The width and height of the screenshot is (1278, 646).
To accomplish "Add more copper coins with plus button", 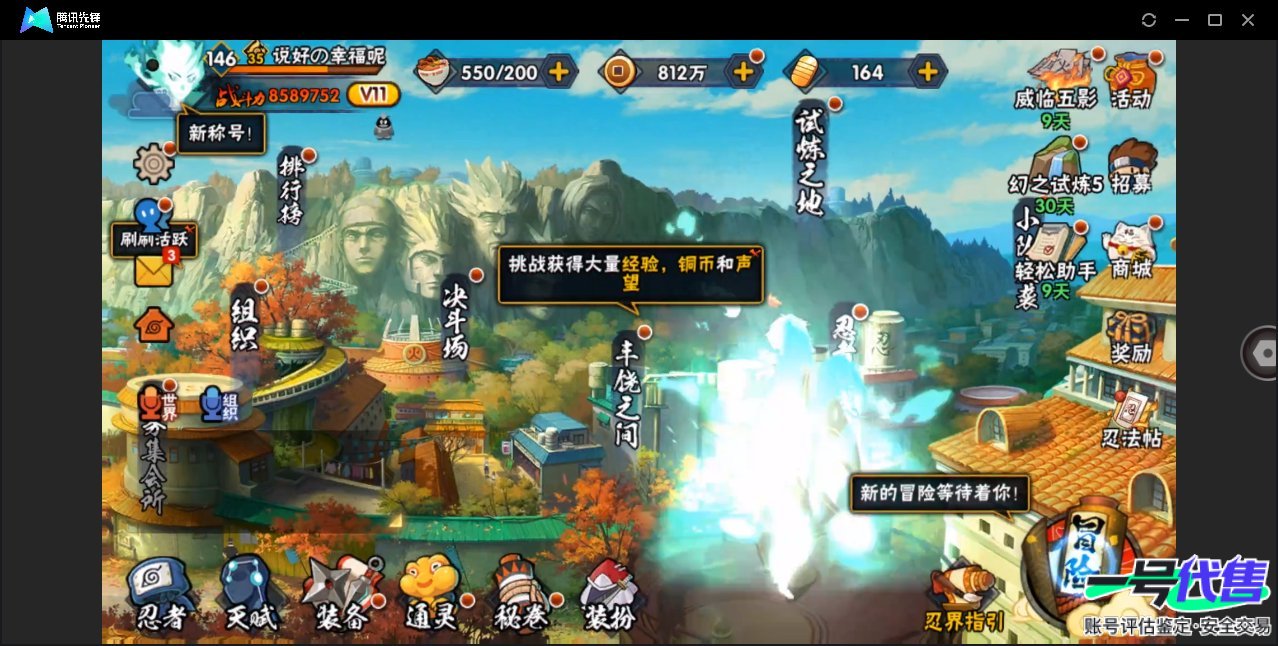I will pyautogui.click(x=743, y=72).
